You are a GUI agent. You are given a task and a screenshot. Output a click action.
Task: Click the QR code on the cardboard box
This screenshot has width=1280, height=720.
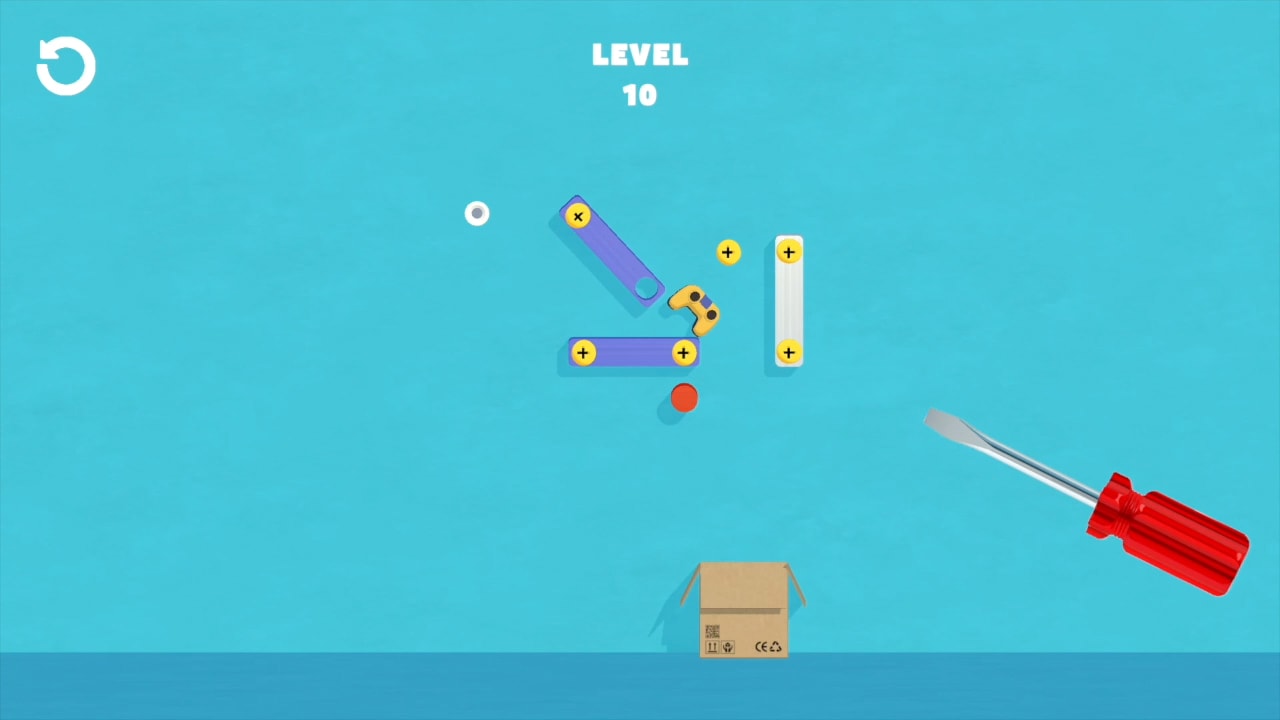(713, 631)
